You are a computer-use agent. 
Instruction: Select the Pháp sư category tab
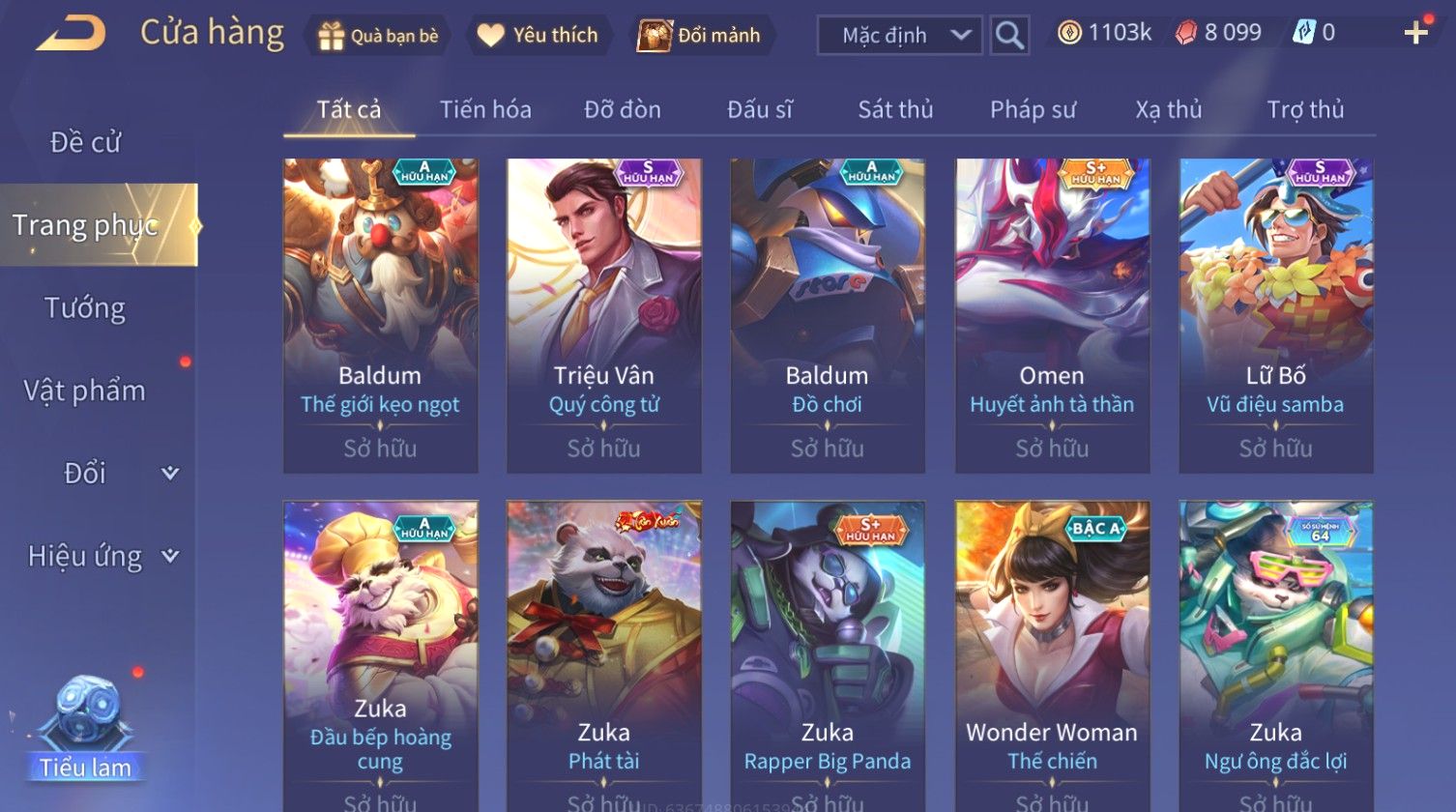coord(1033,110)
